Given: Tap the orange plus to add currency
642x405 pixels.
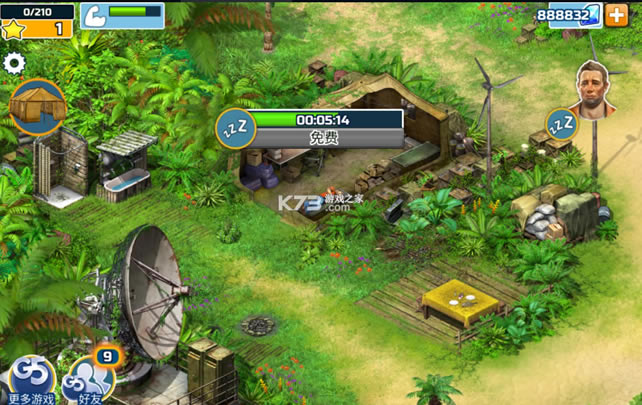Looking at the screenshot, I should 618,16.
